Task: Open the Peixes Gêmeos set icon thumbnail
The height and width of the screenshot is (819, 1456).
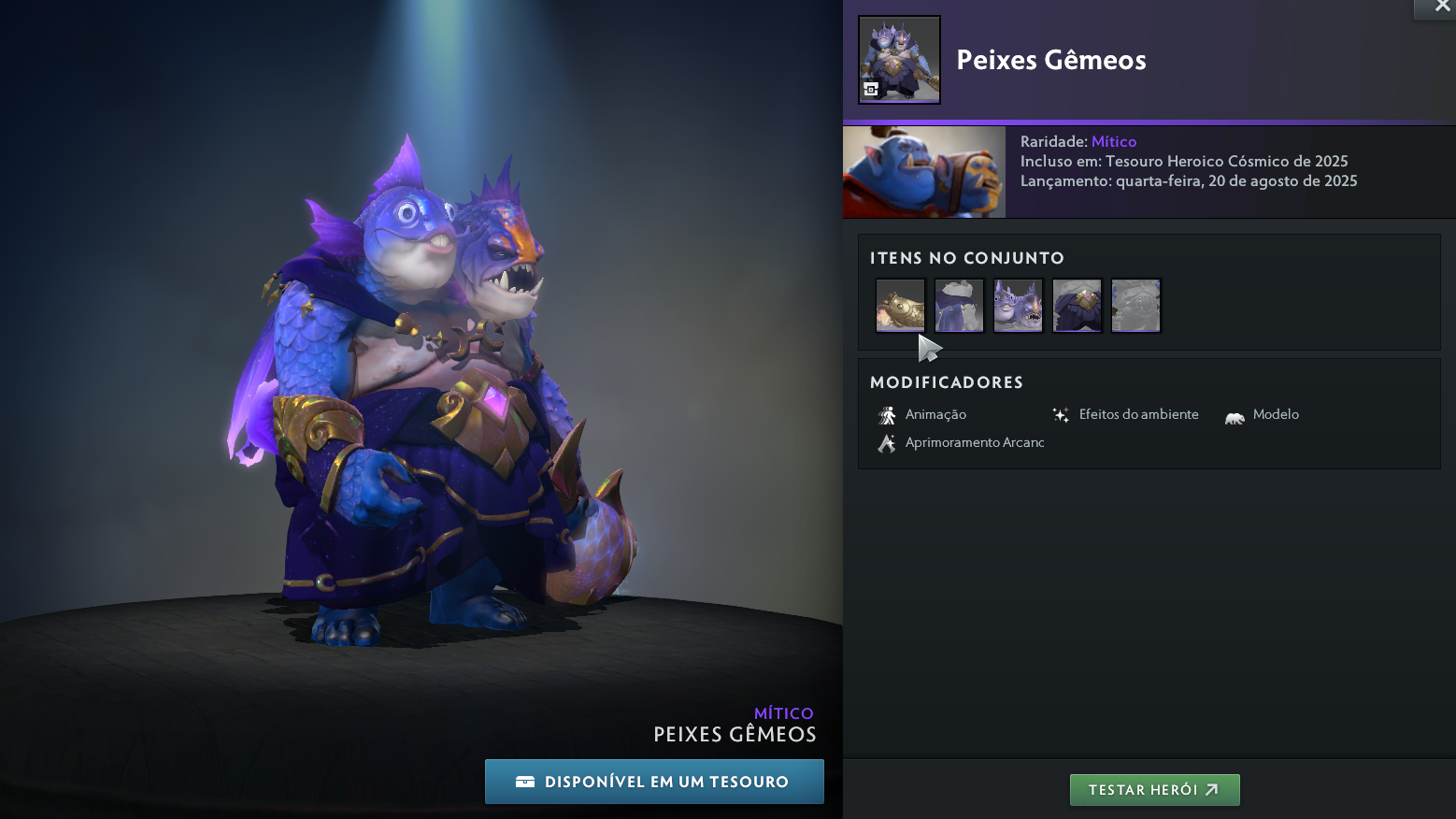Action: tap(899, 60)
